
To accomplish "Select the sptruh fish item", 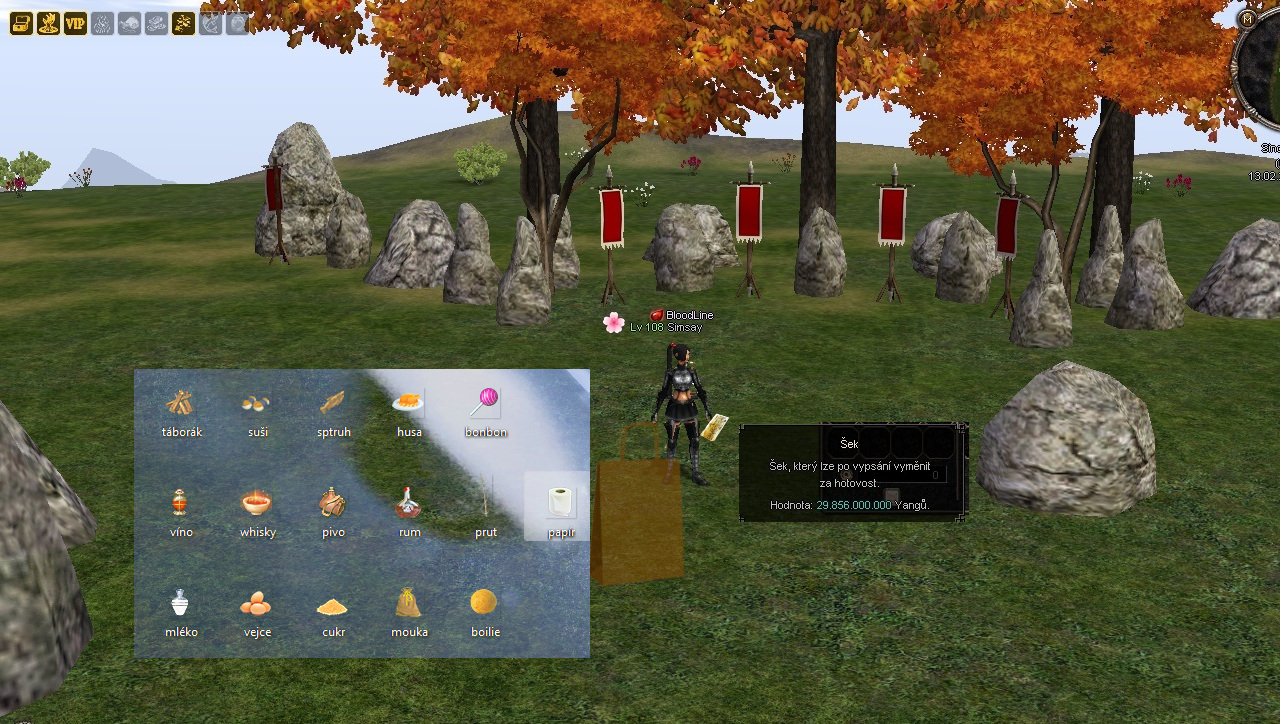I will click(333, 404).
